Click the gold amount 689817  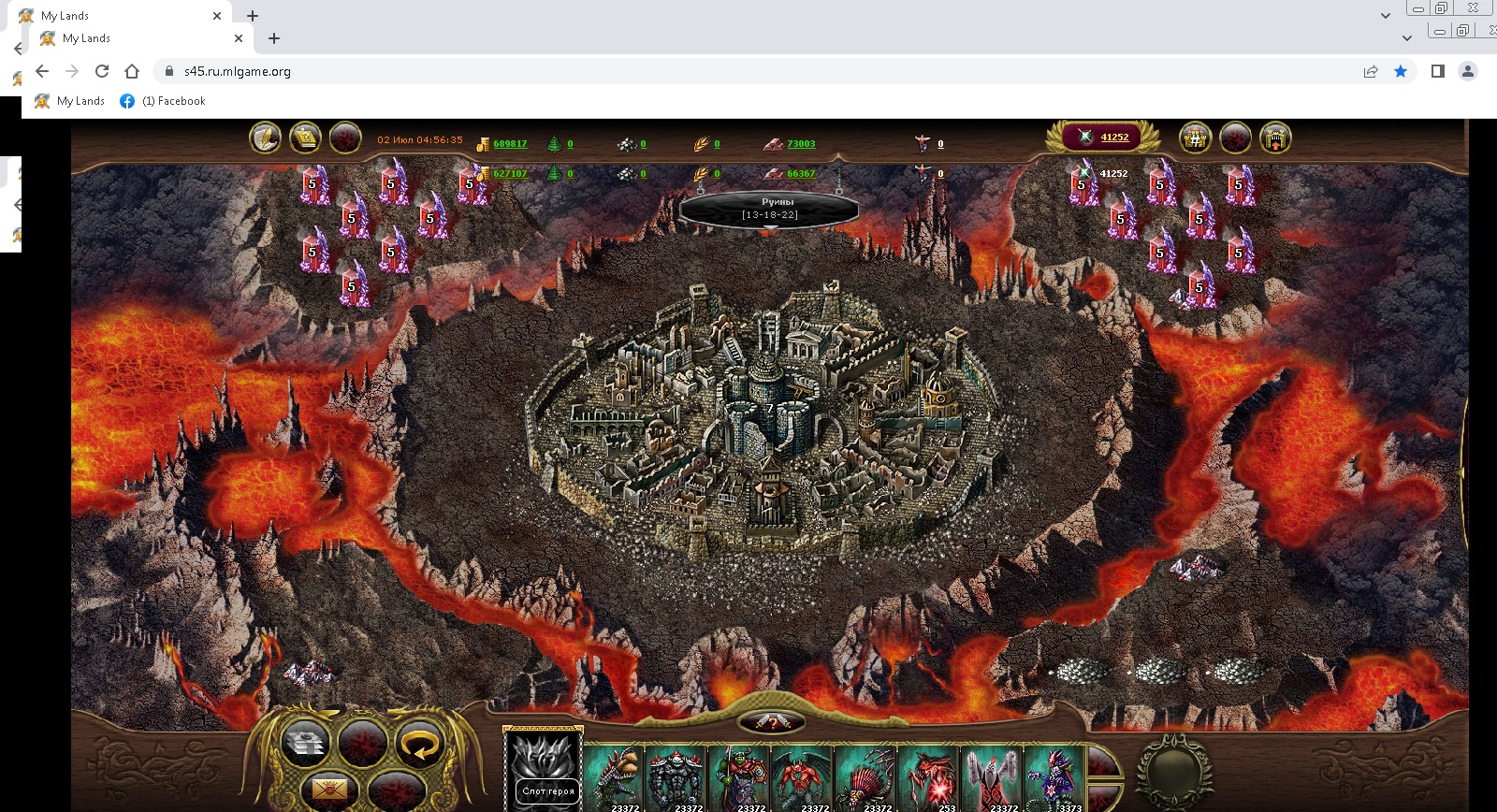coord(510,144)
